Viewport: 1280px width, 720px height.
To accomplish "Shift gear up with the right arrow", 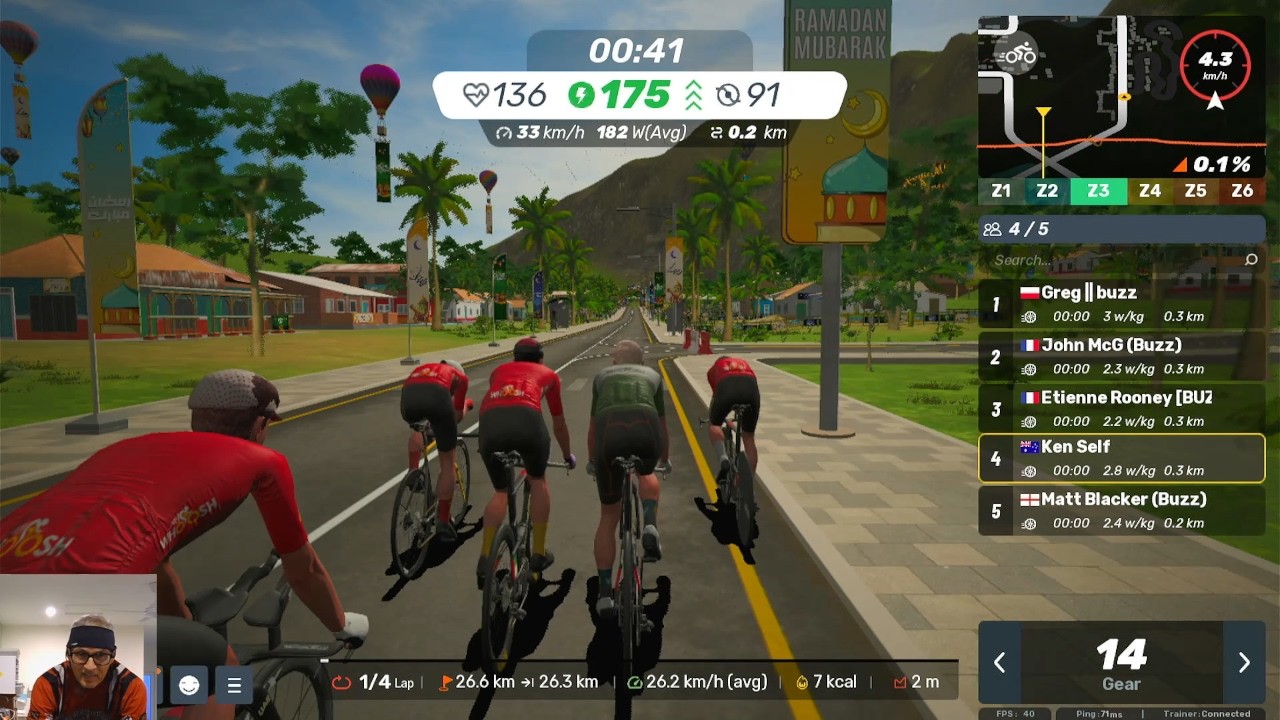I will point(1244,662).
